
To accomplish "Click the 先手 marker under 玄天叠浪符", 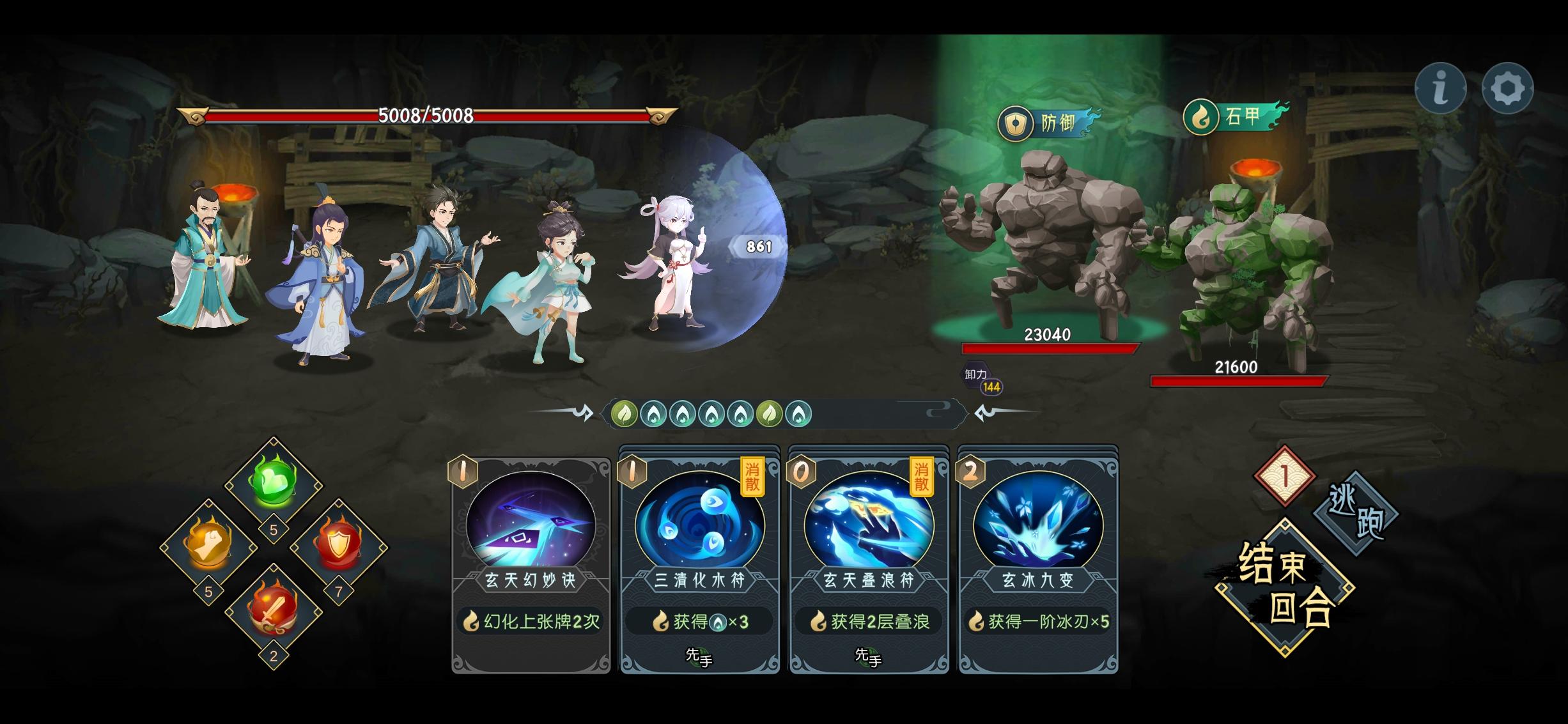I will click(x=866, y=658).
